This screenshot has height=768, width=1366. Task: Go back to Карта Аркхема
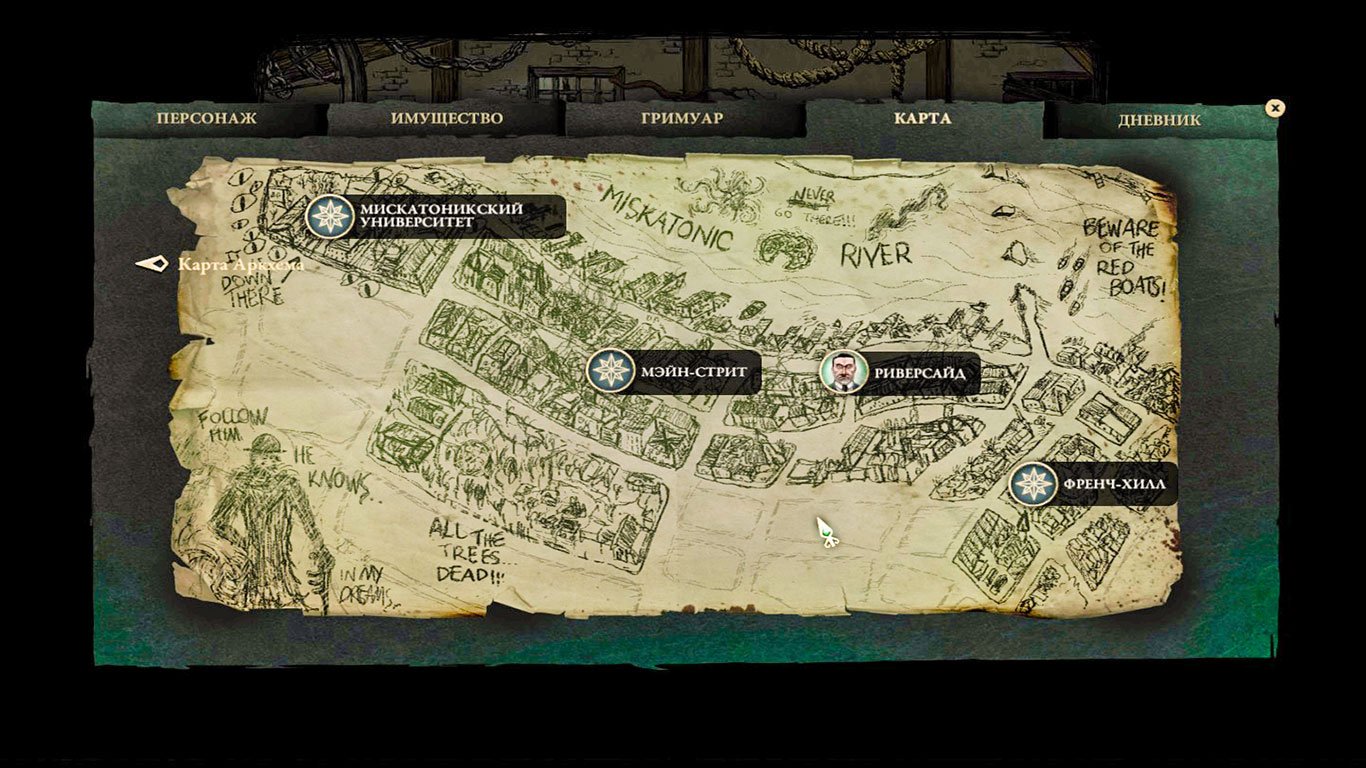152,264
